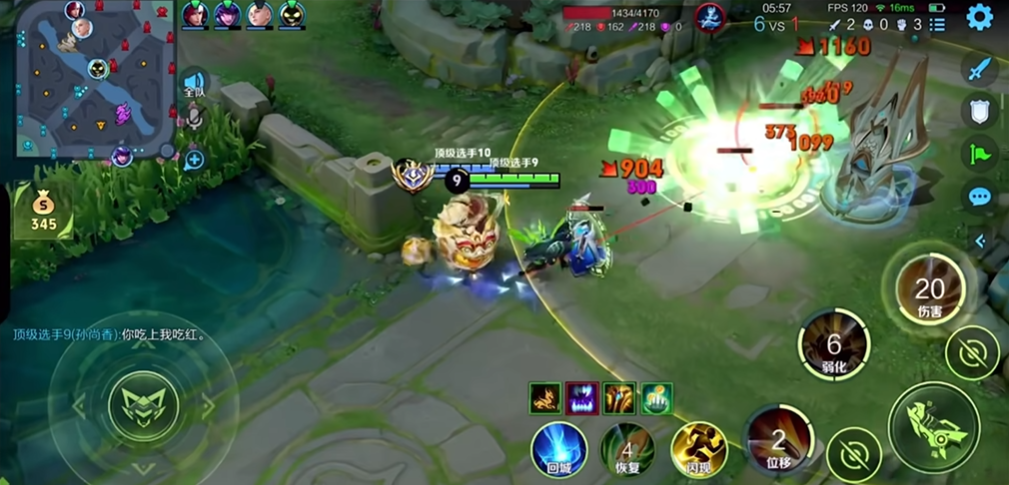
Task: Toggle the 全队 team speaker
Action: pyautogui.click(x=193, y=83)
